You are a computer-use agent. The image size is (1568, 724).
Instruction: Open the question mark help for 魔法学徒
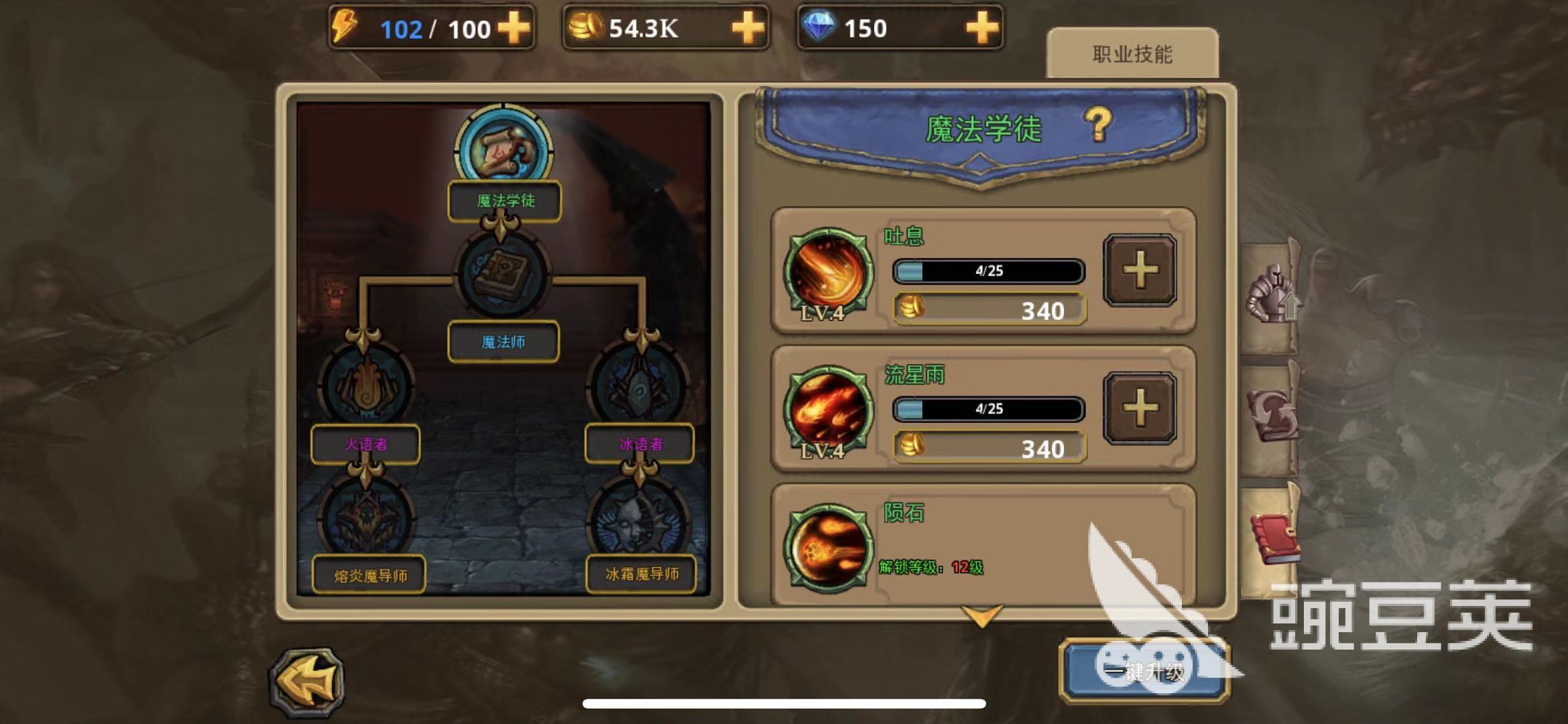coord(1098,125)
